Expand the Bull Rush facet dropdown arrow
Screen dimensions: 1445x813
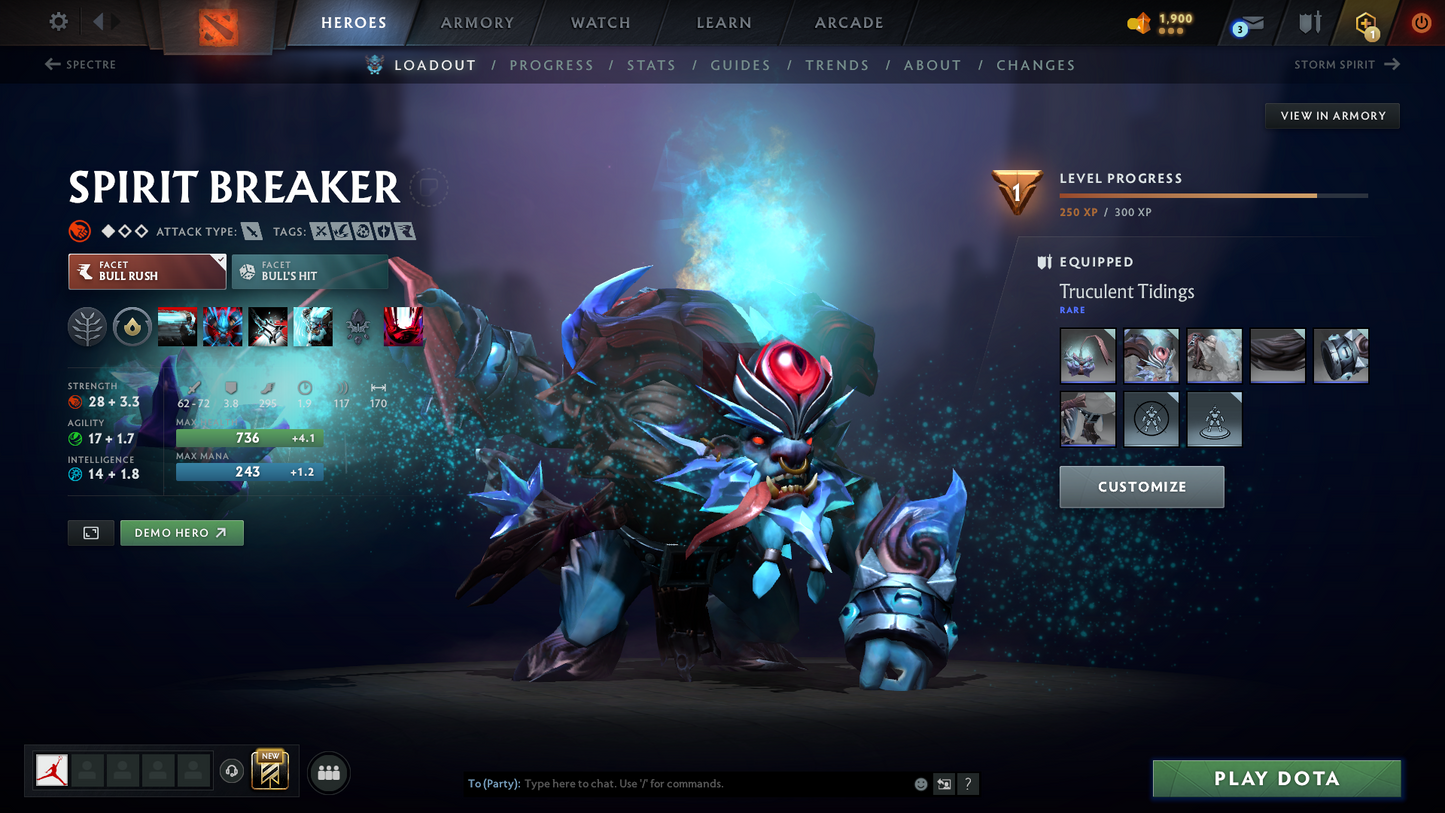click(221, 260)
